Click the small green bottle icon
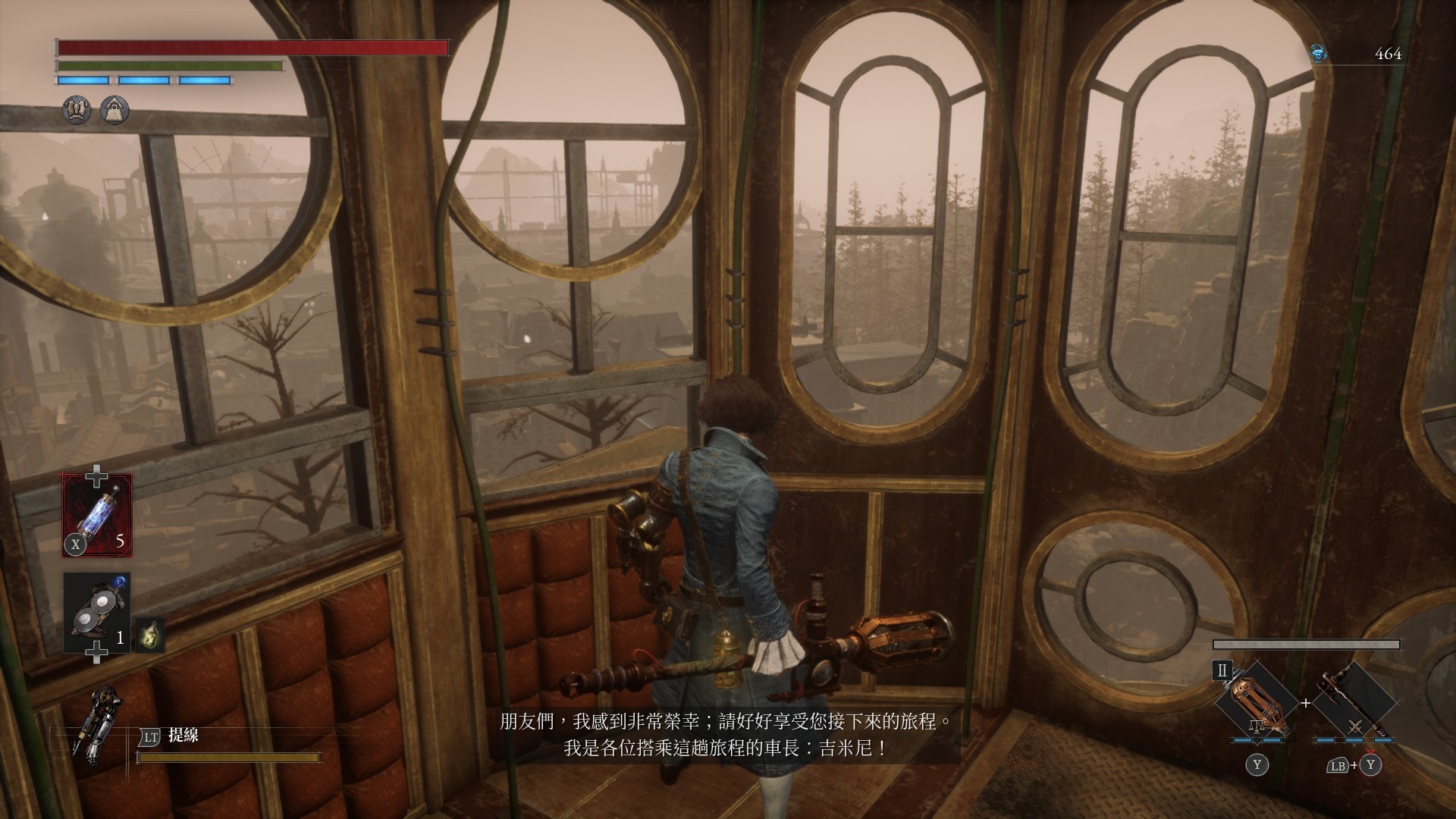This screenshot has height=819, width=1456. [149, 635]
